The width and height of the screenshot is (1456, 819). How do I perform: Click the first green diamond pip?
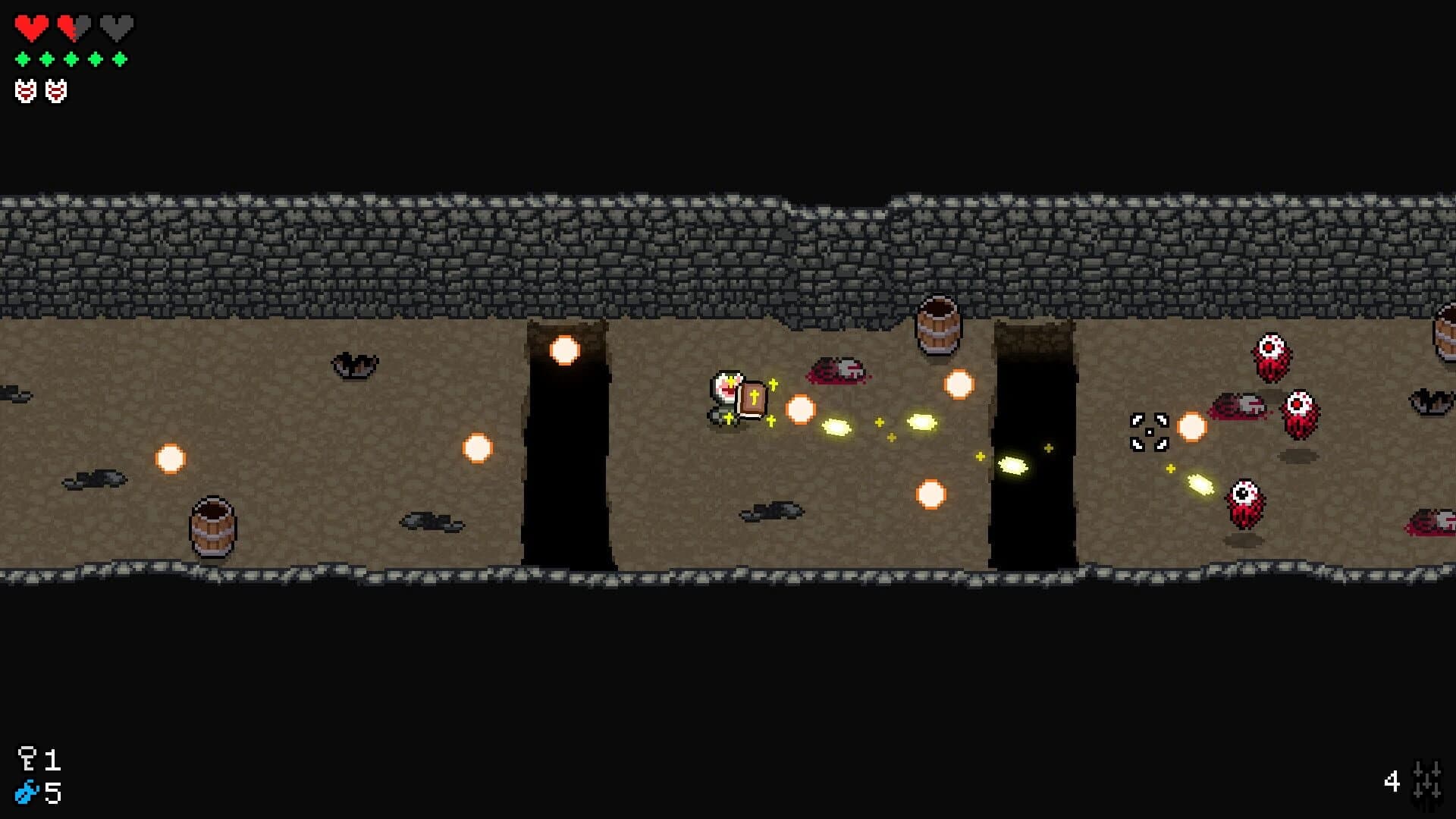click(x=23, y=57)
